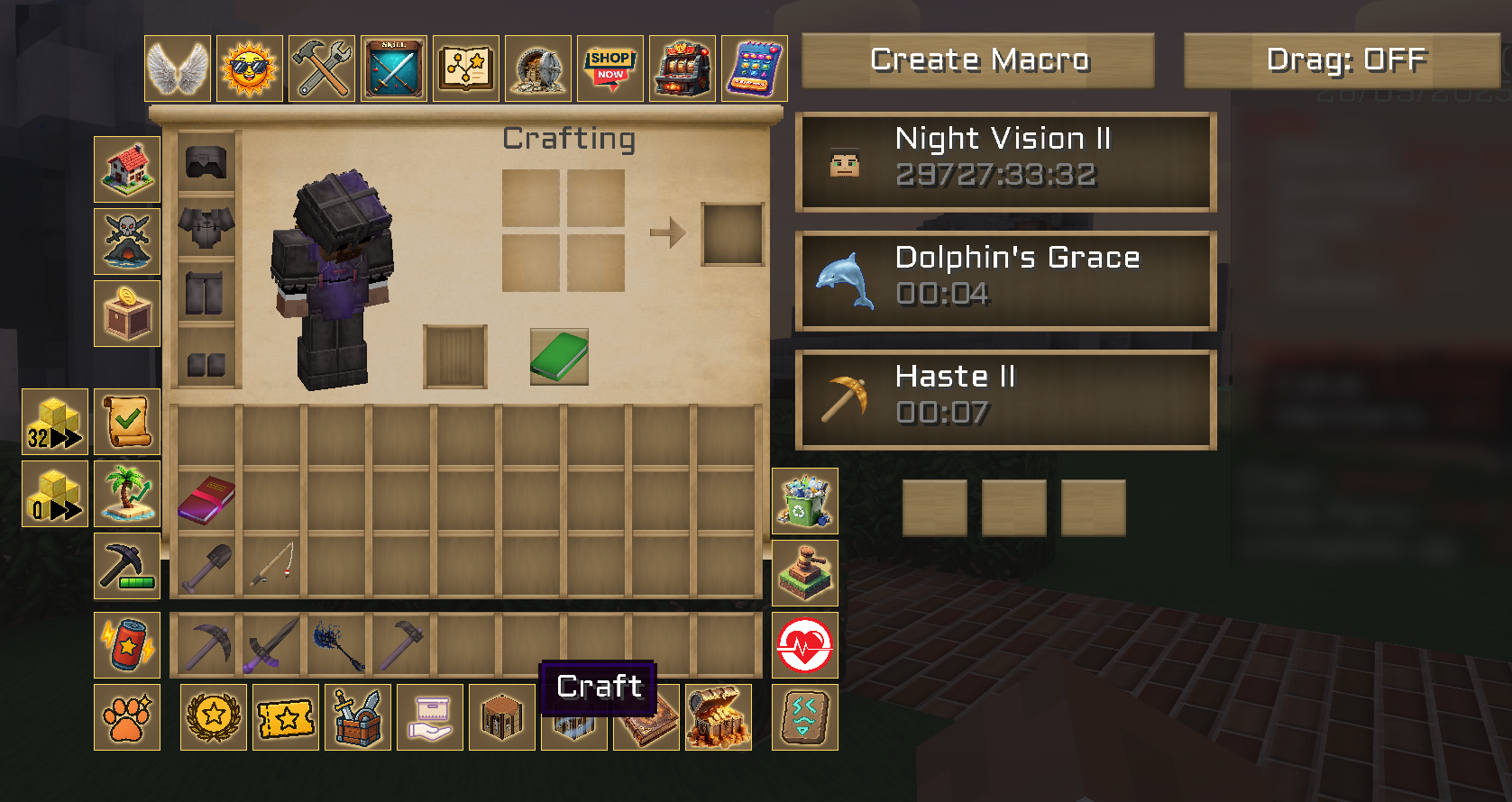The width and height of the screenshot is (1512, 802).
Task: Expand the 32x fast-forward gold blocks option
Action: tap(54, 422)
